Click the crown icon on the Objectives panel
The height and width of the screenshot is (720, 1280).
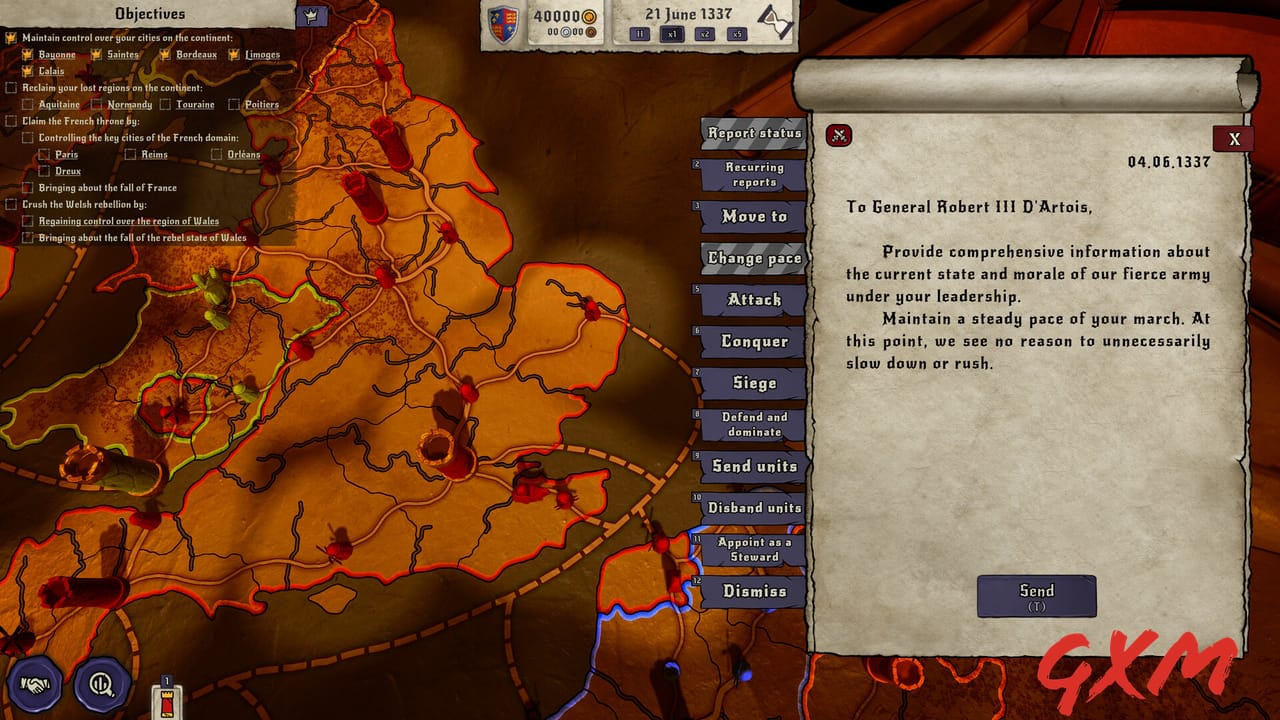coord(311,14)
